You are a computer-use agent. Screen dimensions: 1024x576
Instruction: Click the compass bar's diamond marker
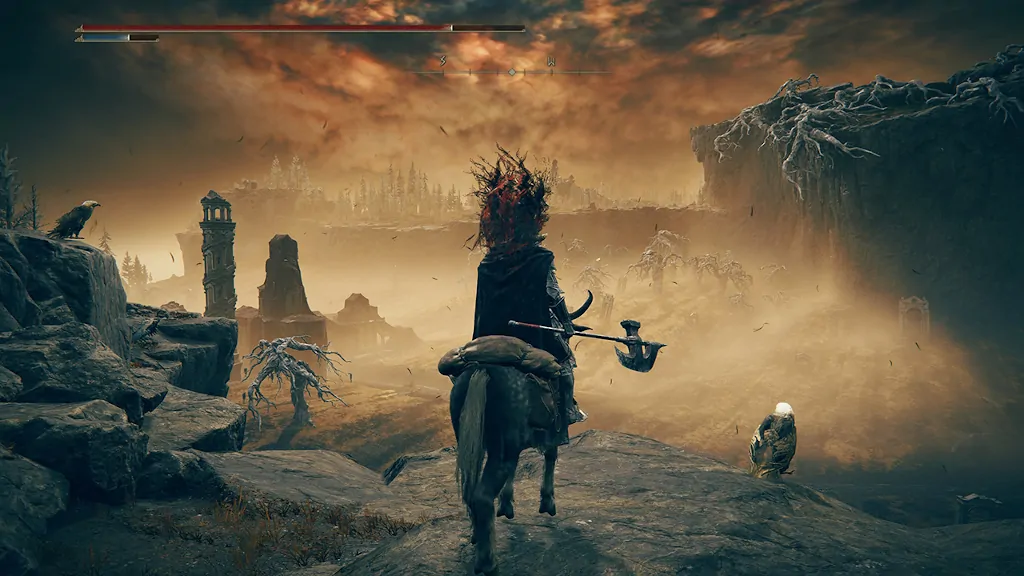point(512,72)
